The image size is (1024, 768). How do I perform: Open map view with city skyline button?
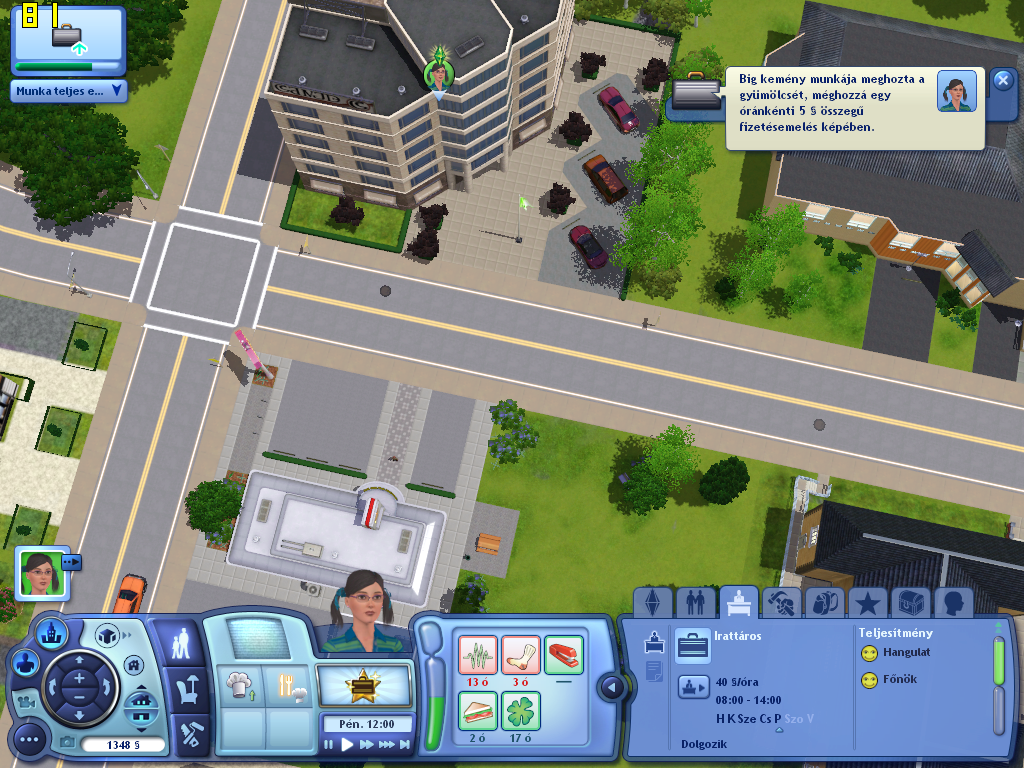(x=50, y=633)
